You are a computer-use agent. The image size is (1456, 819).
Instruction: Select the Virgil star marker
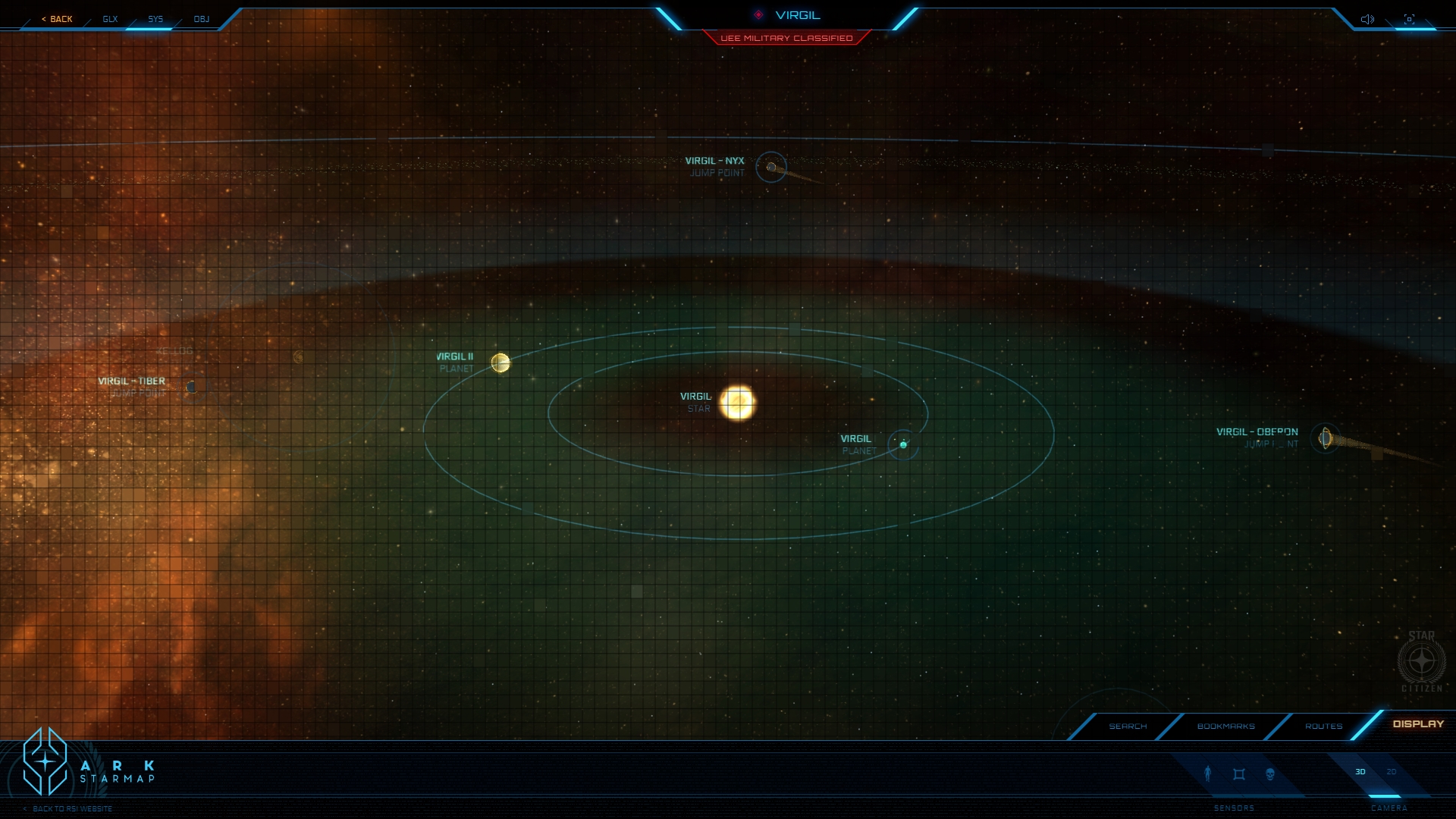coord(737,403)
